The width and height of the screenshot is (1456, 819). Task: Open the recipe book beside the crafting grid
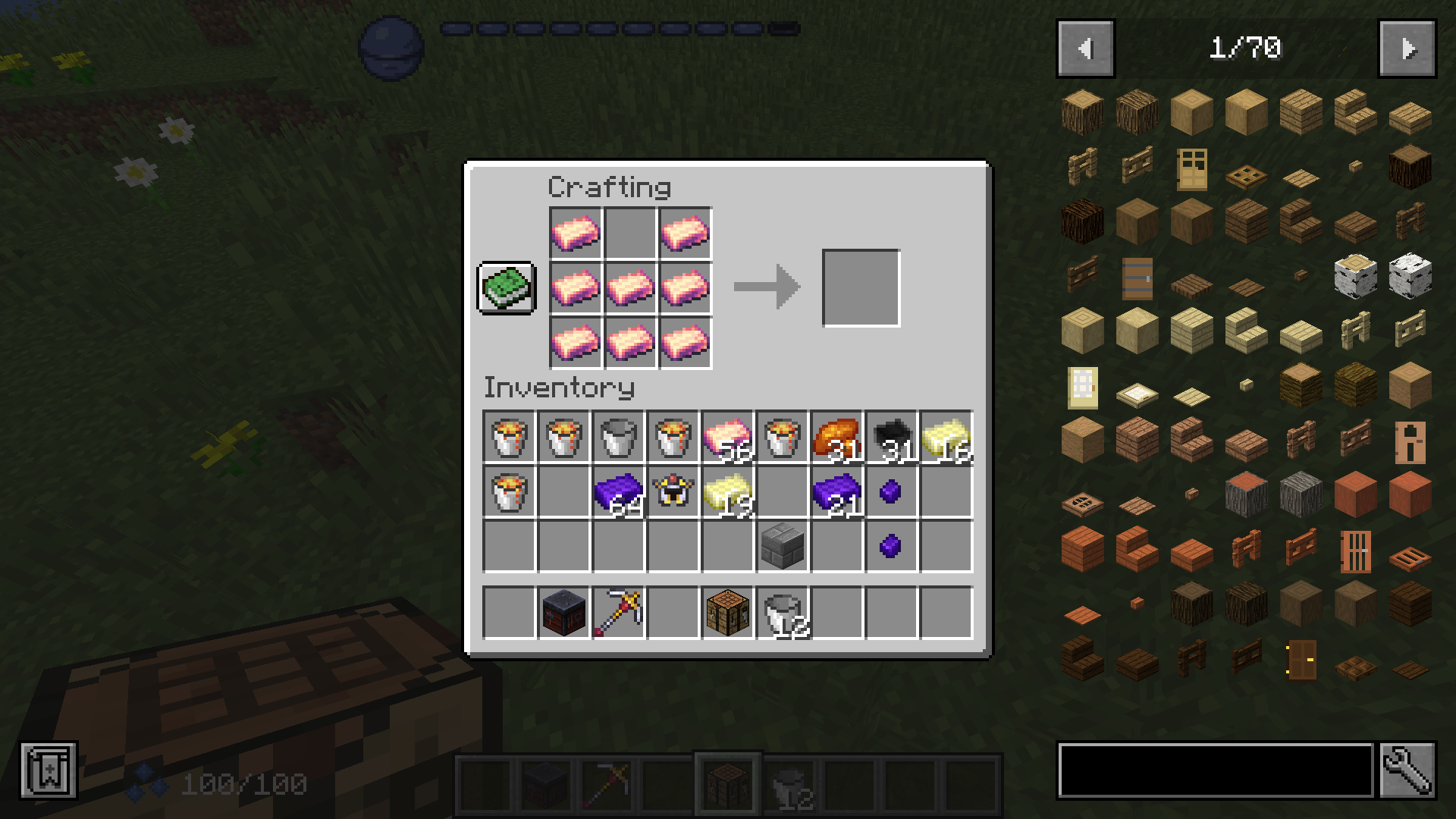pyautogui.click(x=507, y=289)
